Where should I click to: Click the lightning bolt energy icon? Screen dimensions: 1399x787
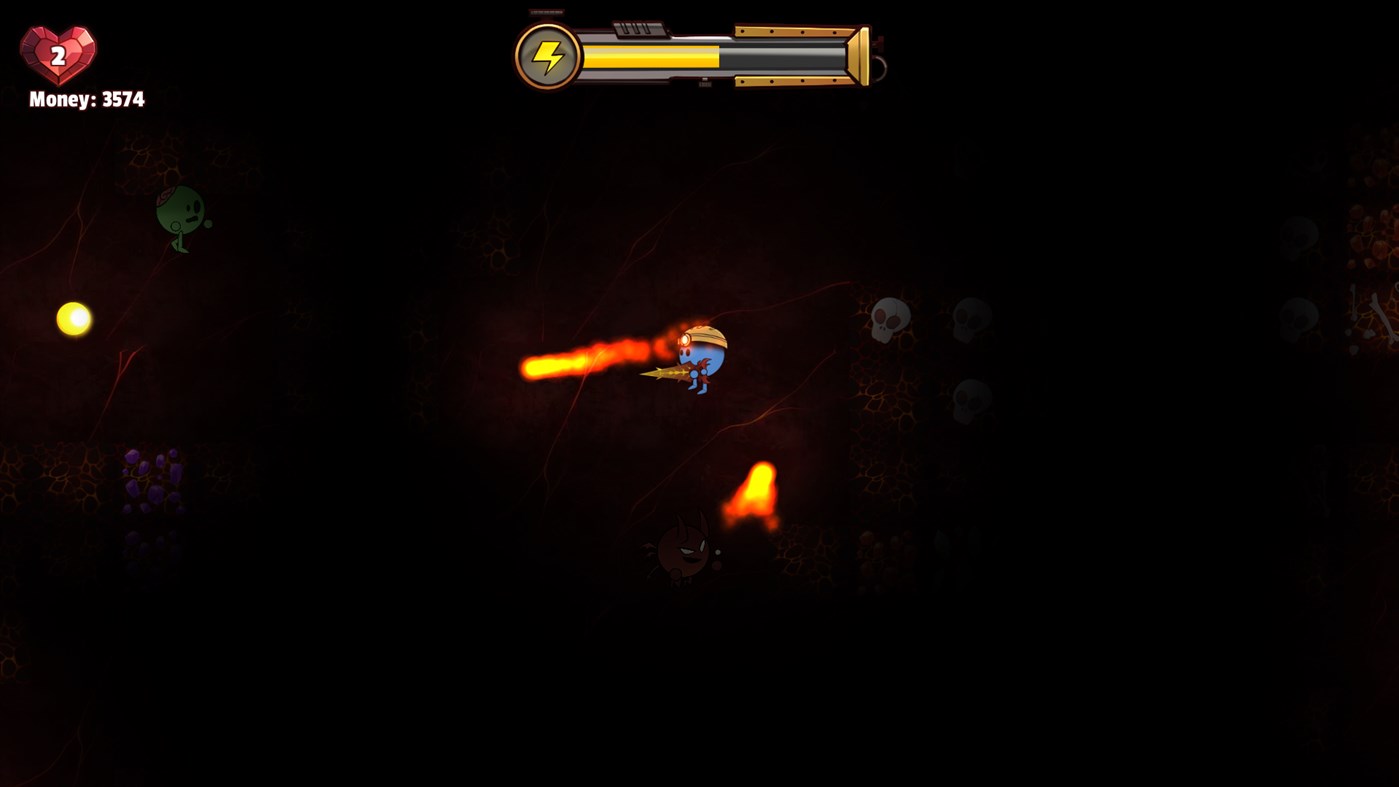(x=546, y=55)
